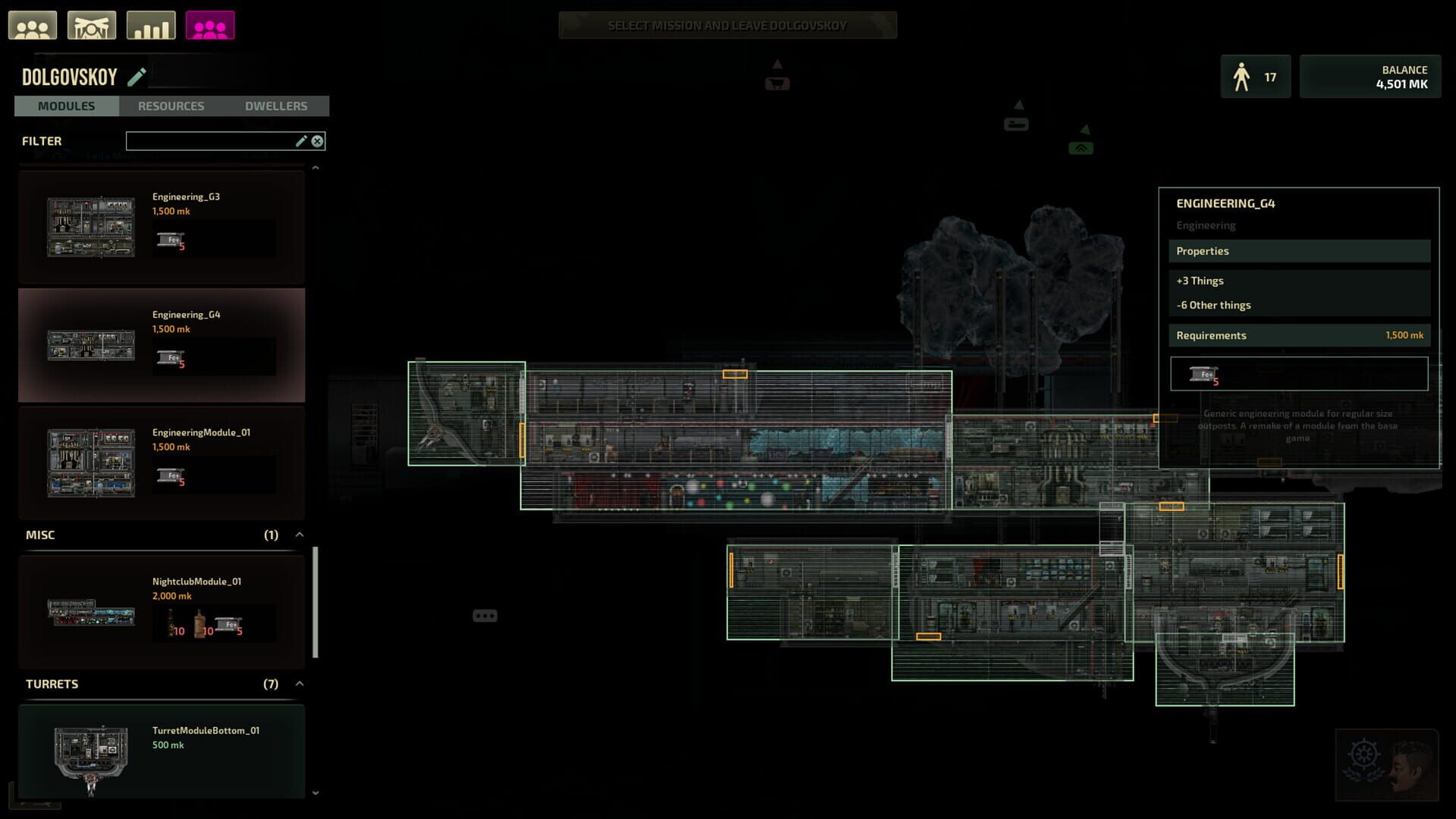Click SELECT MISSION AND LEAVE DOLGOVSKOY
1456x819 pixels.
pyautogui.click(x=727, y=24)
